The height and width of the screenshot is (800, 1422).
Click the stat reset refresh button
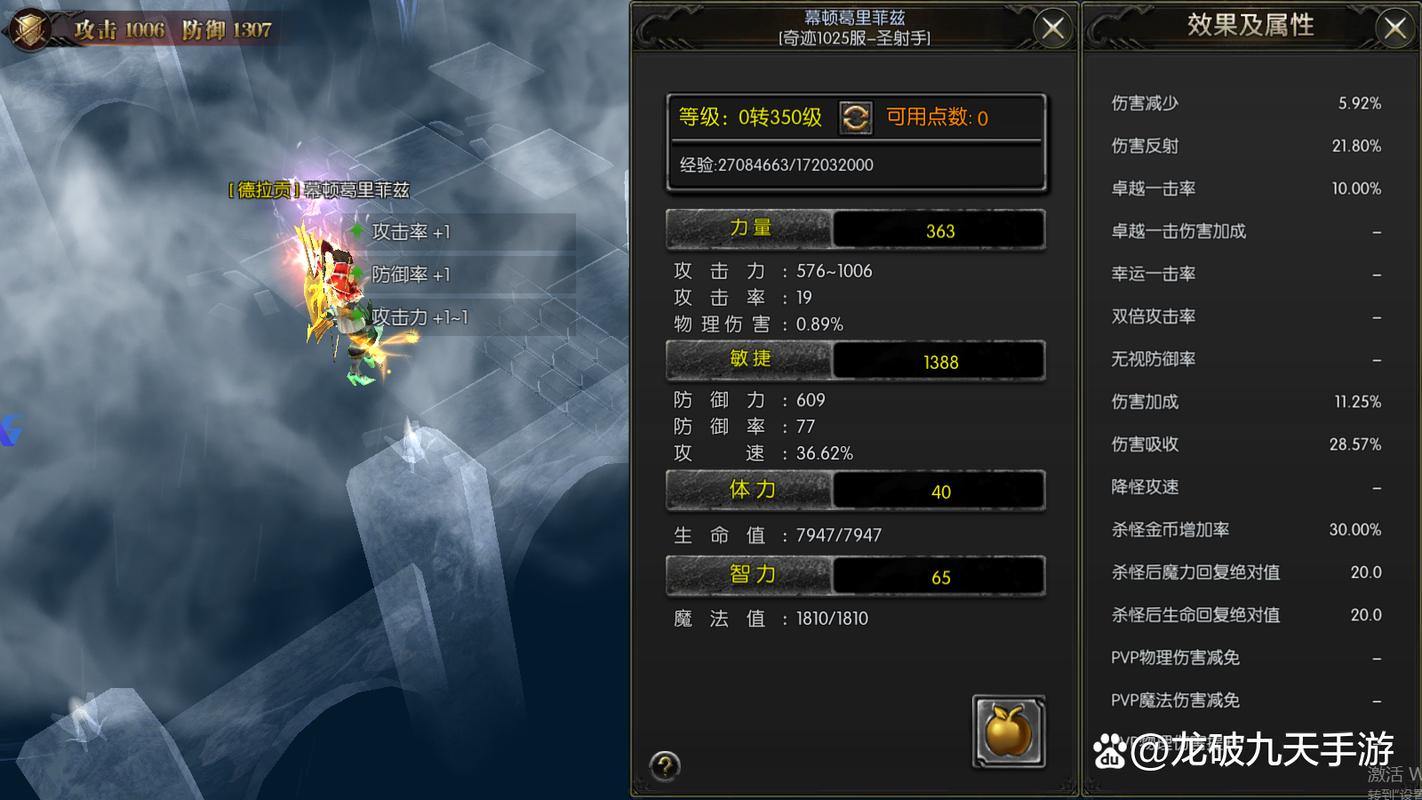[x=855, y=118]
